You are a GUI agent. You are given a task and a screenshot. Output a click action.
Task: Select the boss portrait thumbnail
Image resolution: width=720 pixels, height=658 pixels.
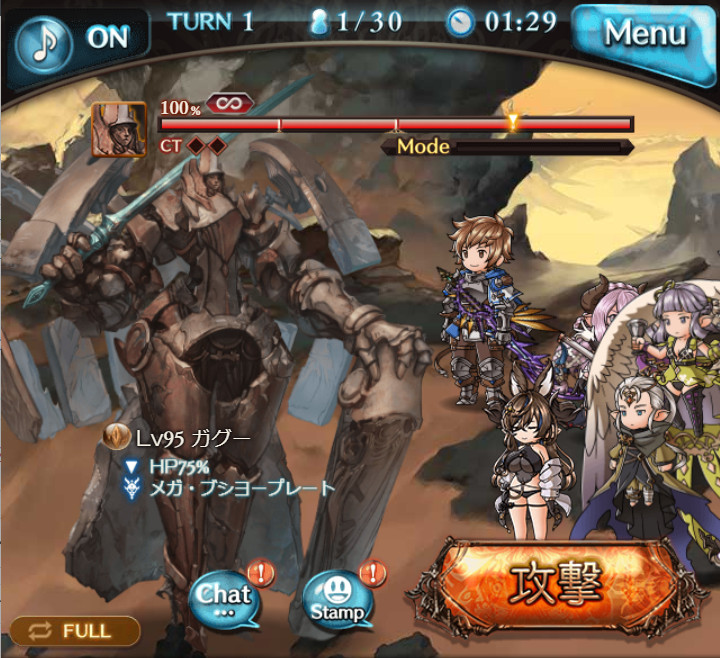coord(119,130)
